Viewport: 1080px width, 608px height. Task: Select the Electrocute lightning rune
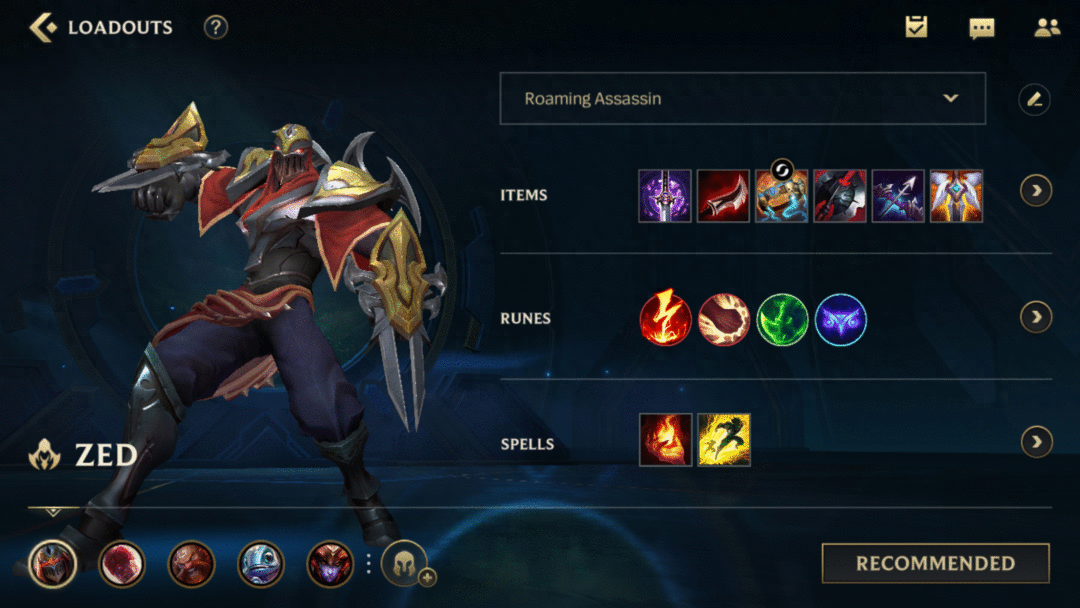666,319
